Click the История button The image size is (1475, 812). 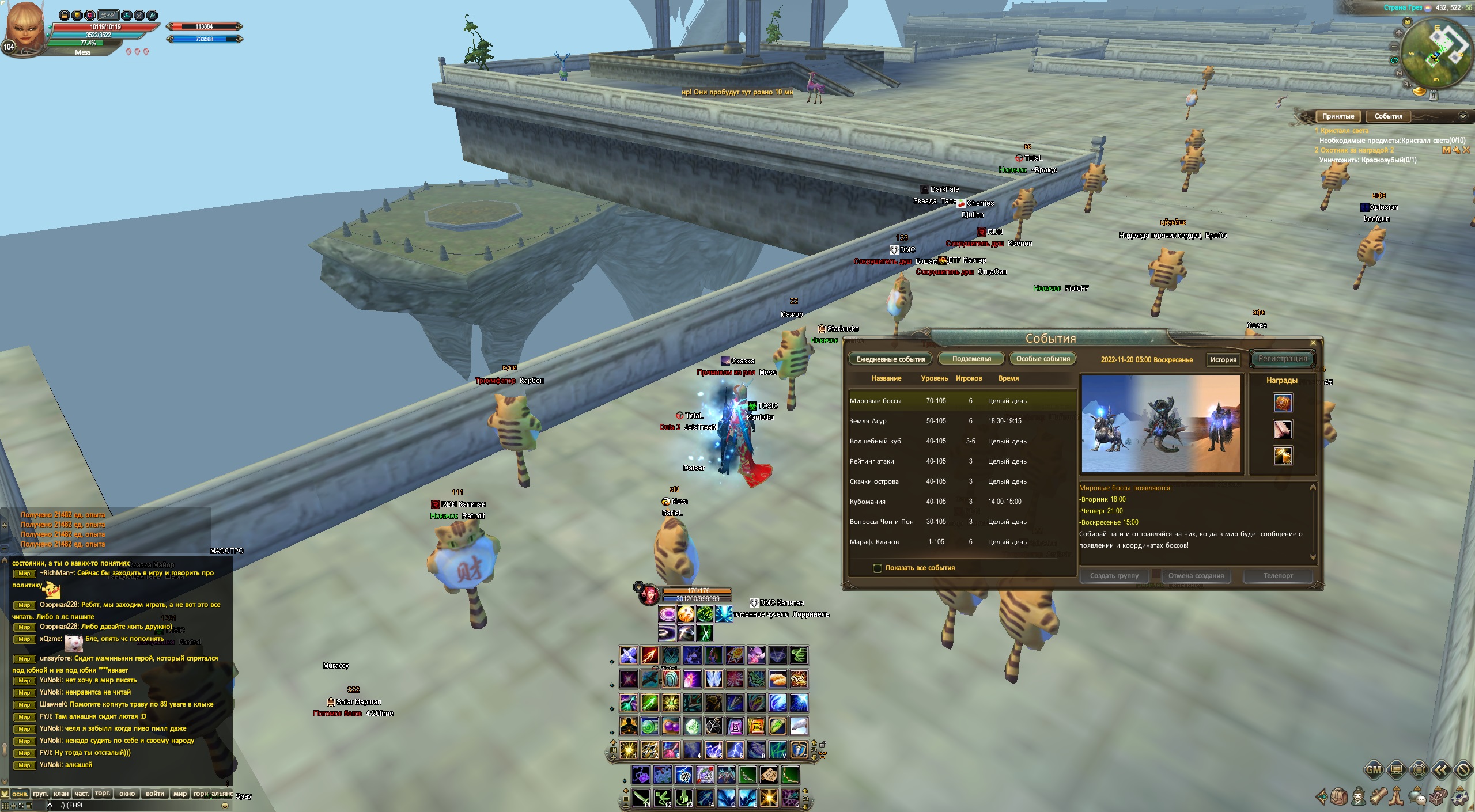[1223, 359]
